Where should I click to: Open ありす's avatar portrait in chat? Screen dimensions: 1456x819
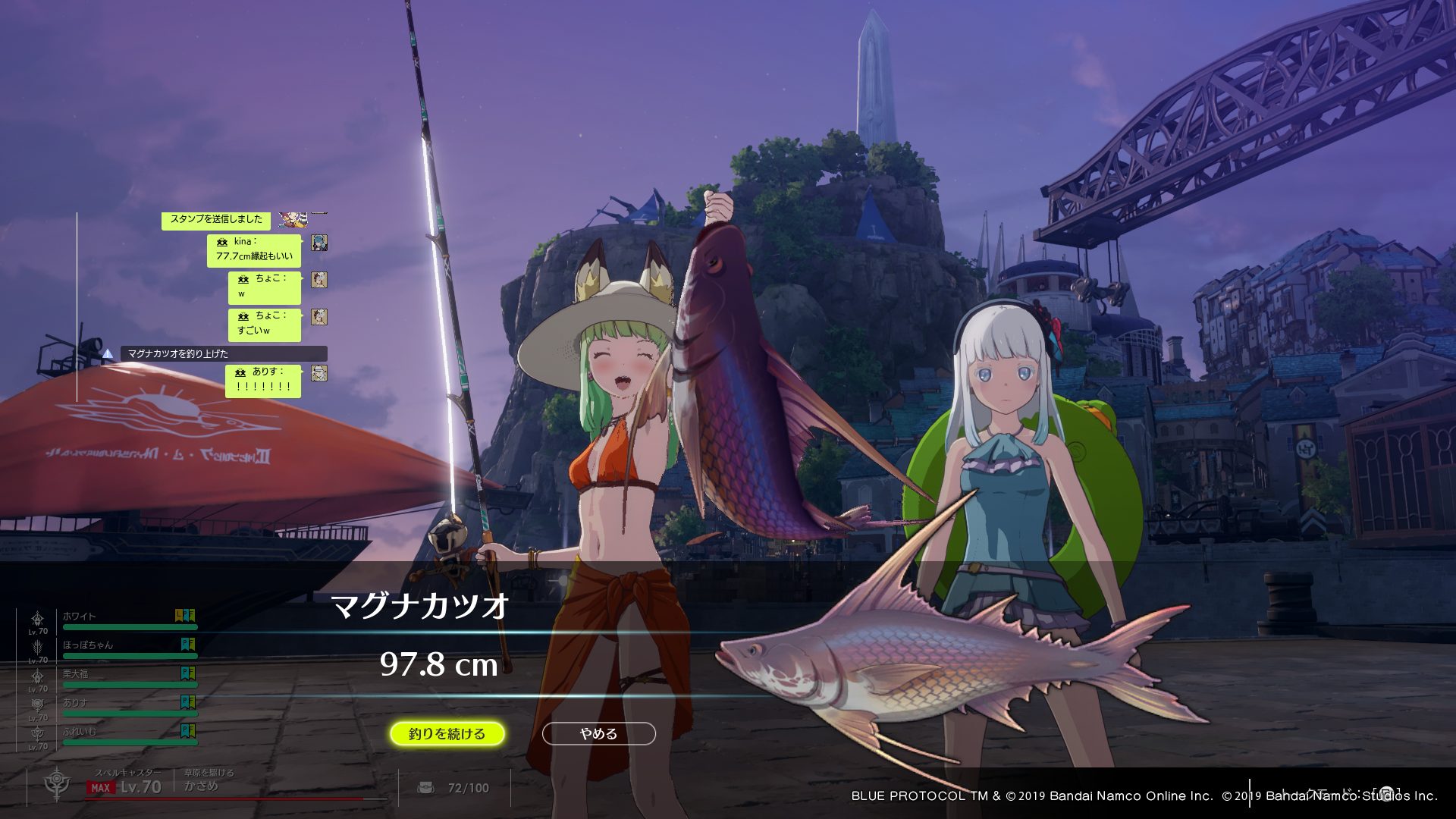319,373
